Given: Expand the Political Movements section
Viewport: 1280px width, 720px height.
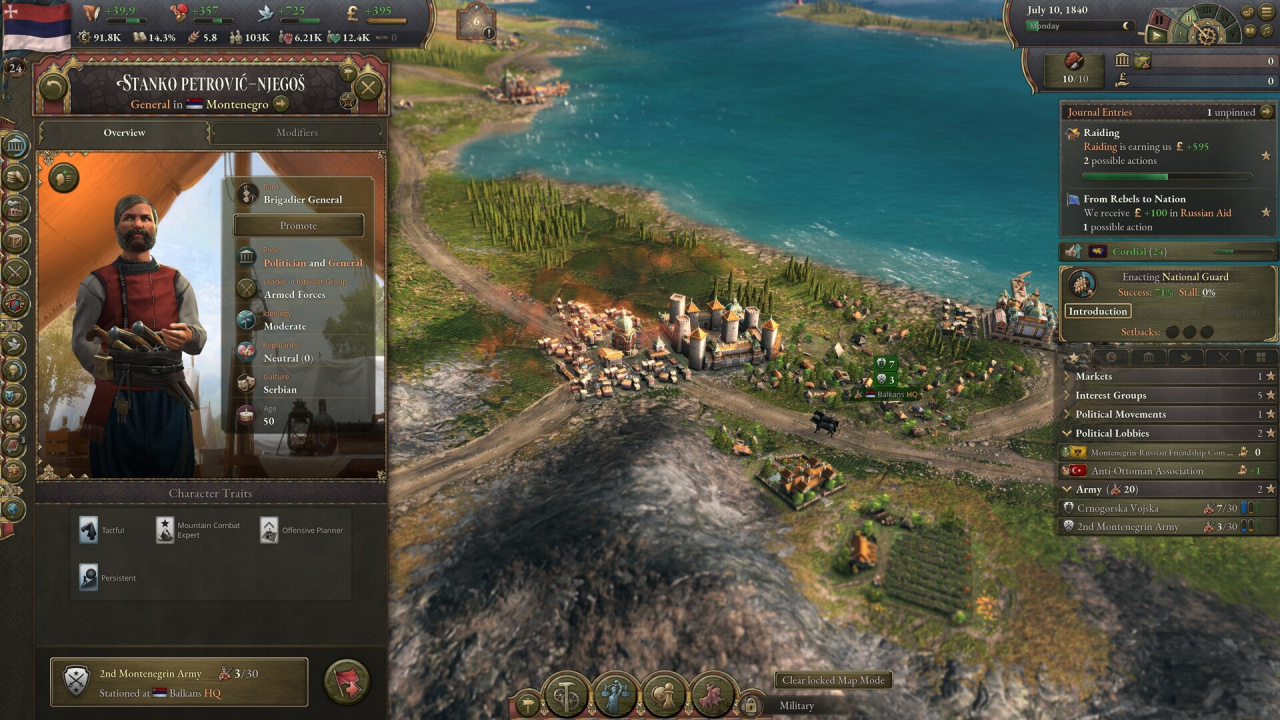Looking at the screenshot, I should [x=1120, y=415].
